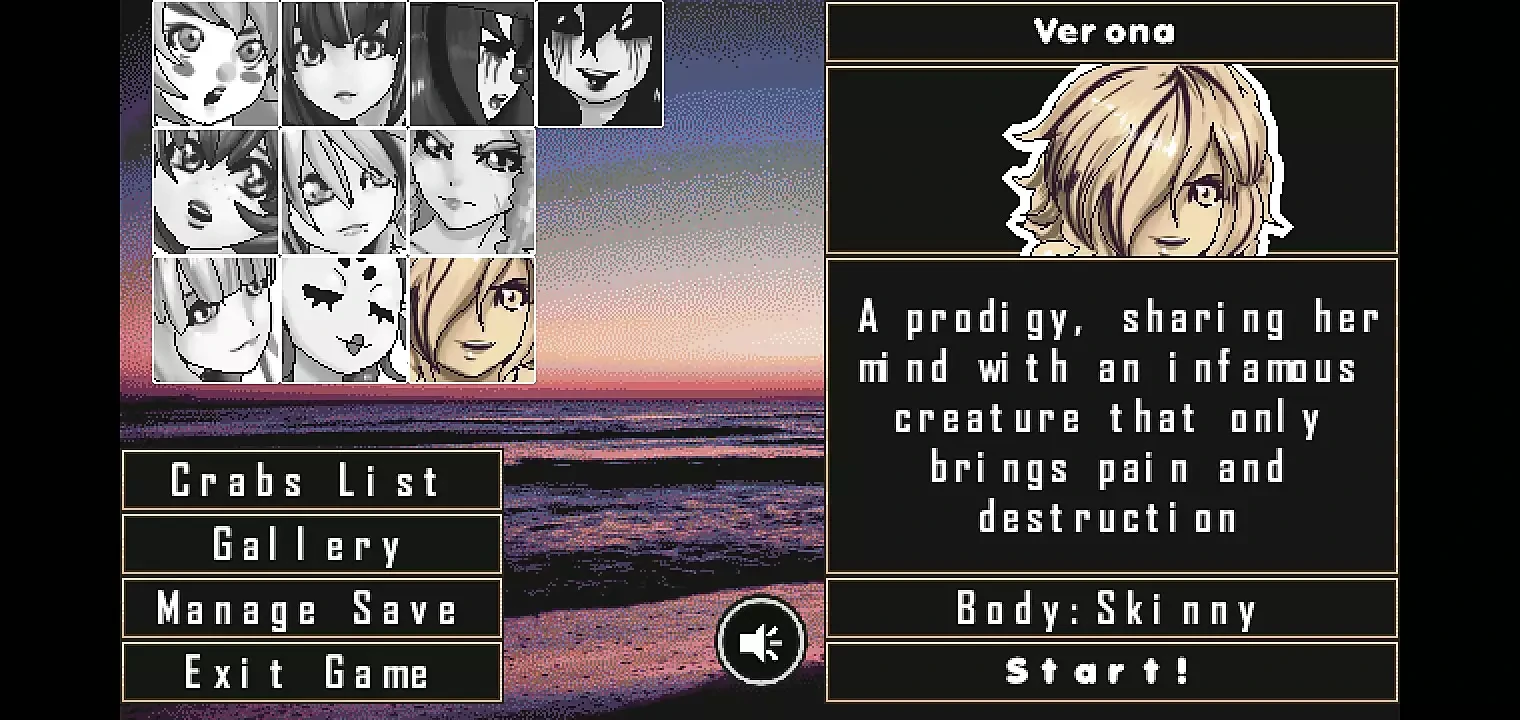Image resolution: width=1520 pixels, height=720 pixels.
Task: Open Manage Save
Action: pos(310,609)
